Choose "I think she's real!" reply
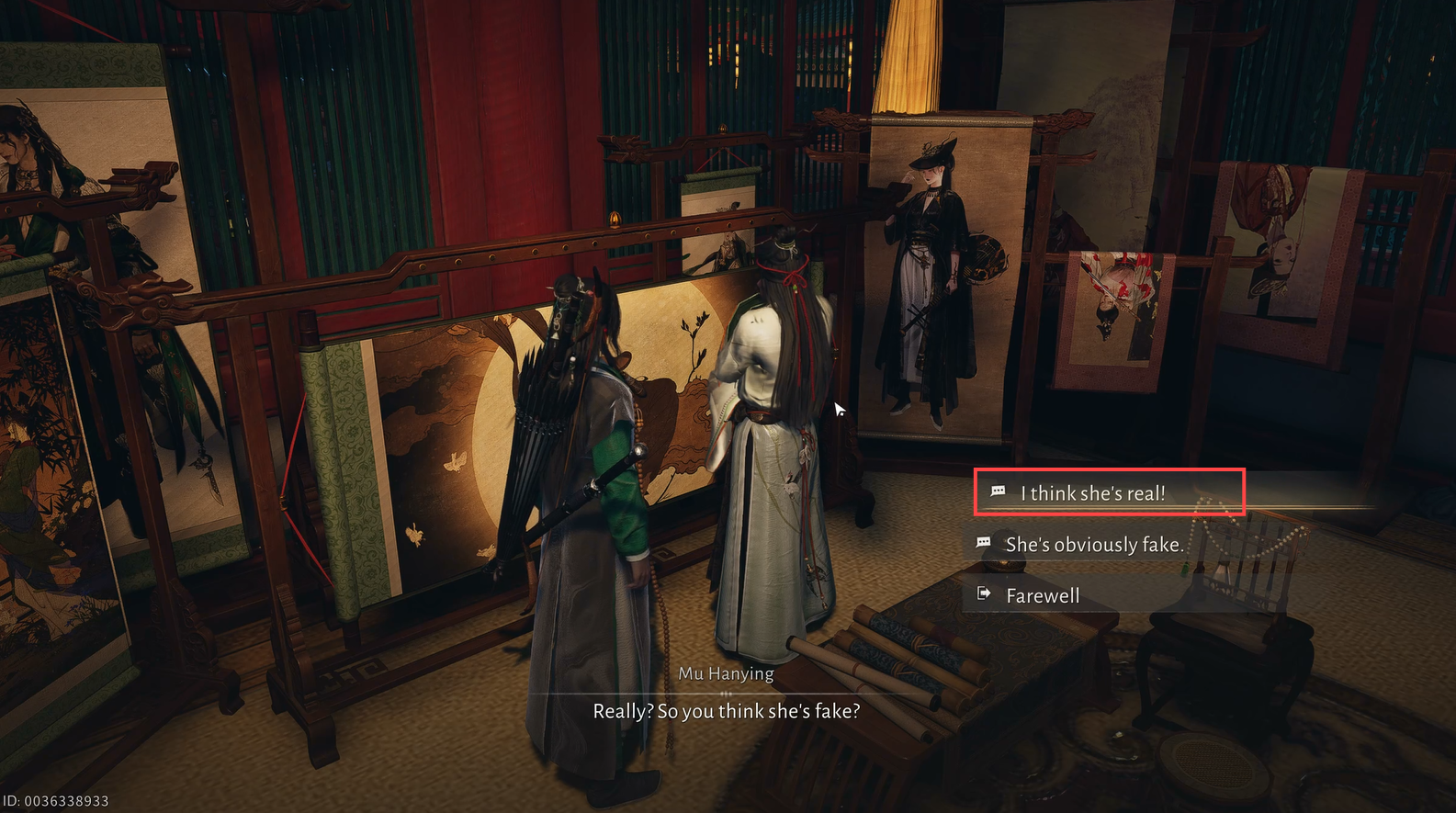 click(x=1092, y=493)
